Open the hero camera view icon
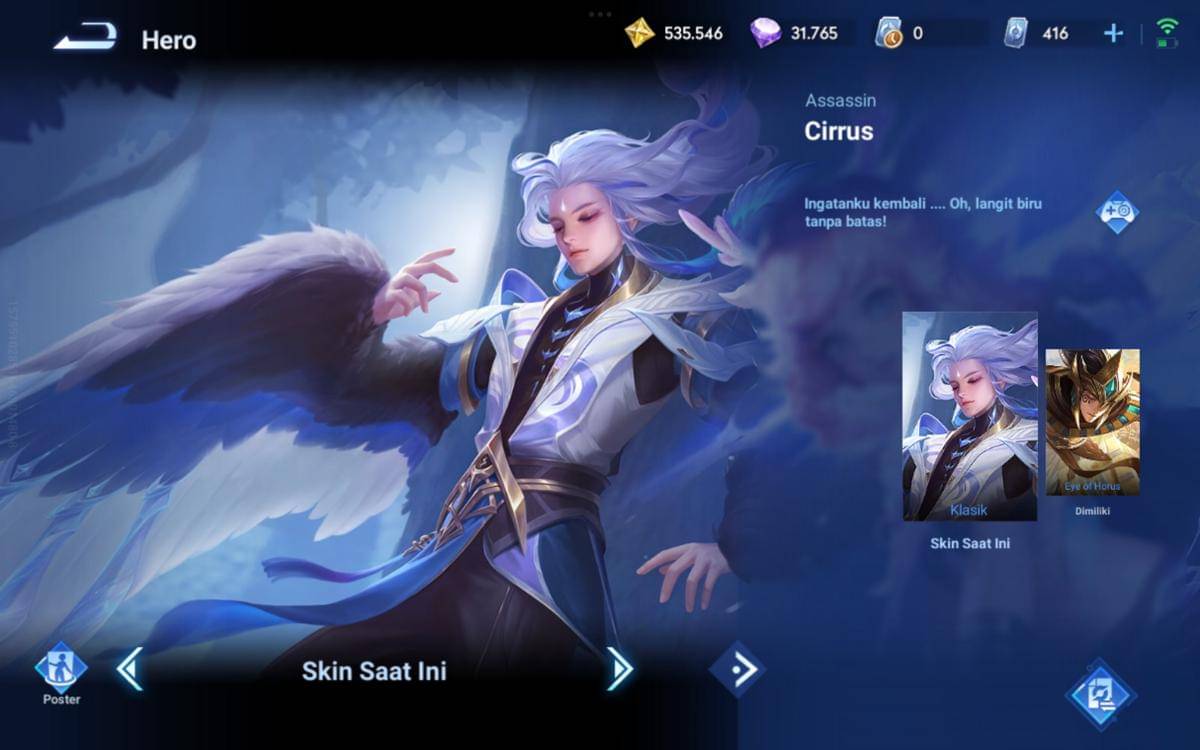The height and width of the screenshot is (750, 1200). coord(1117,211)
